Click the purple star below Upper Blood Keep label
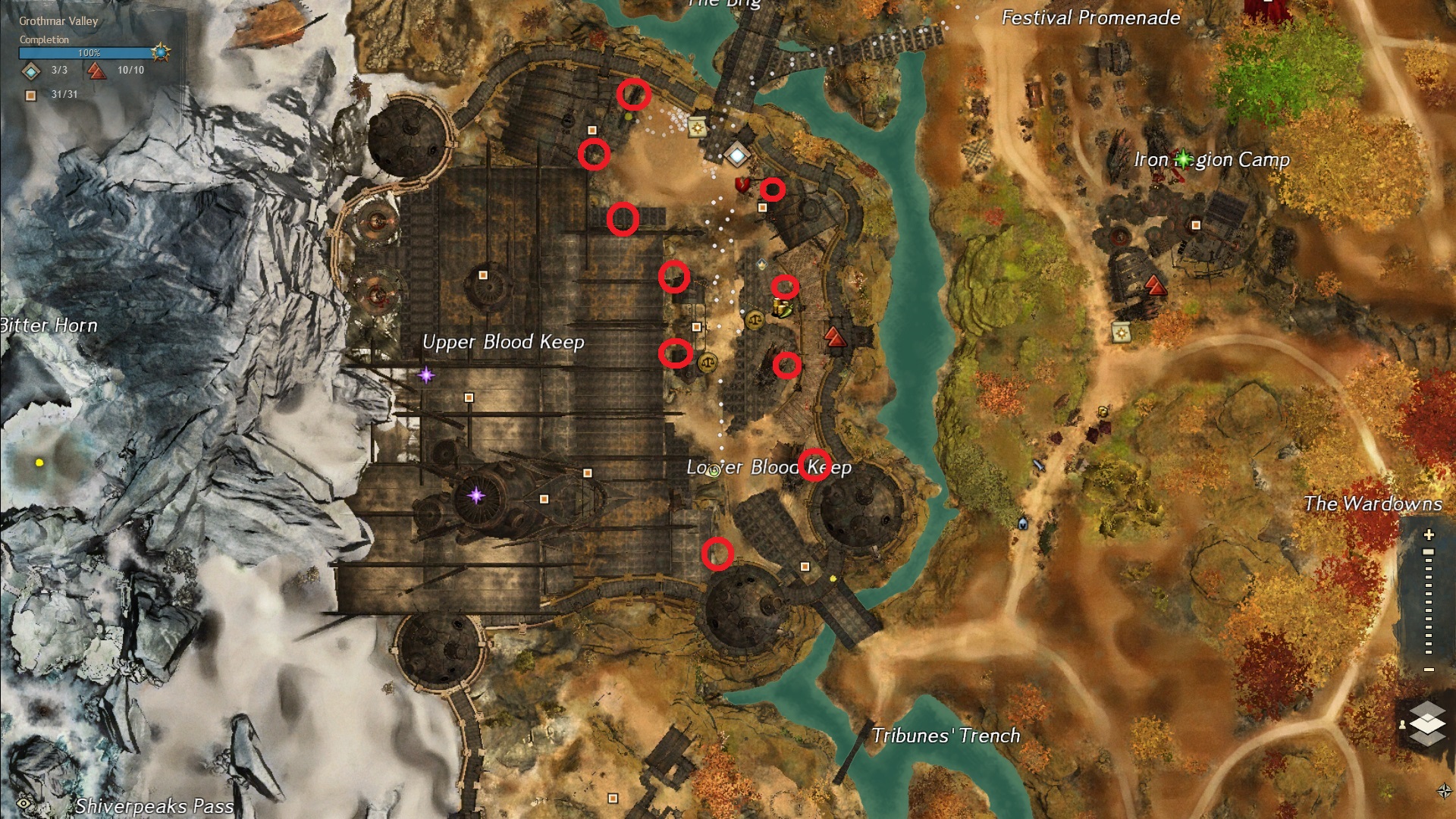This screenshot has height=819, width=1456. pyautogui.click(x=426, y=375)
